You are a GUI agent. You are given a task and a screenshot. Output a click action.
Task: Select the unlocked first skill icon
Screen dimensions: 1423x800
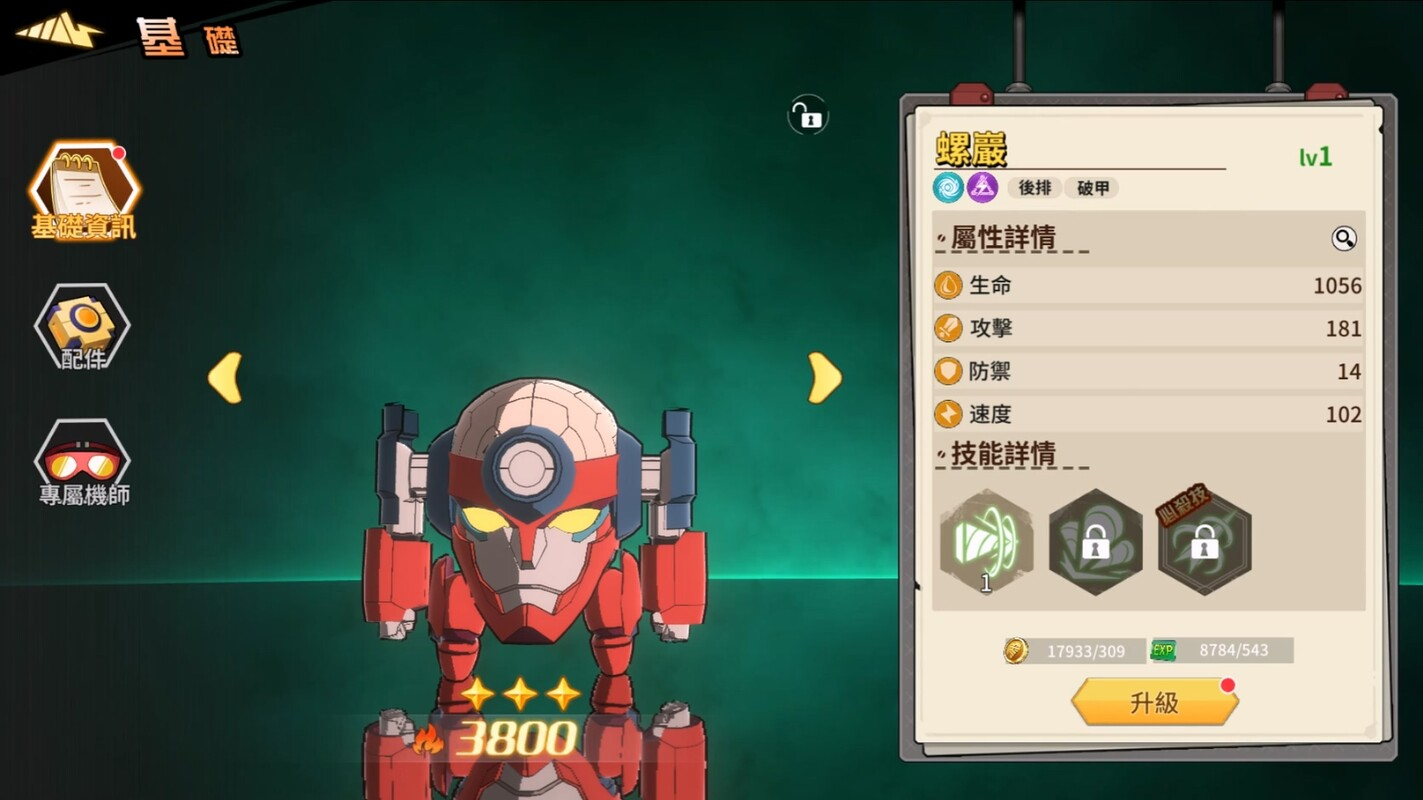coord(984,540)
